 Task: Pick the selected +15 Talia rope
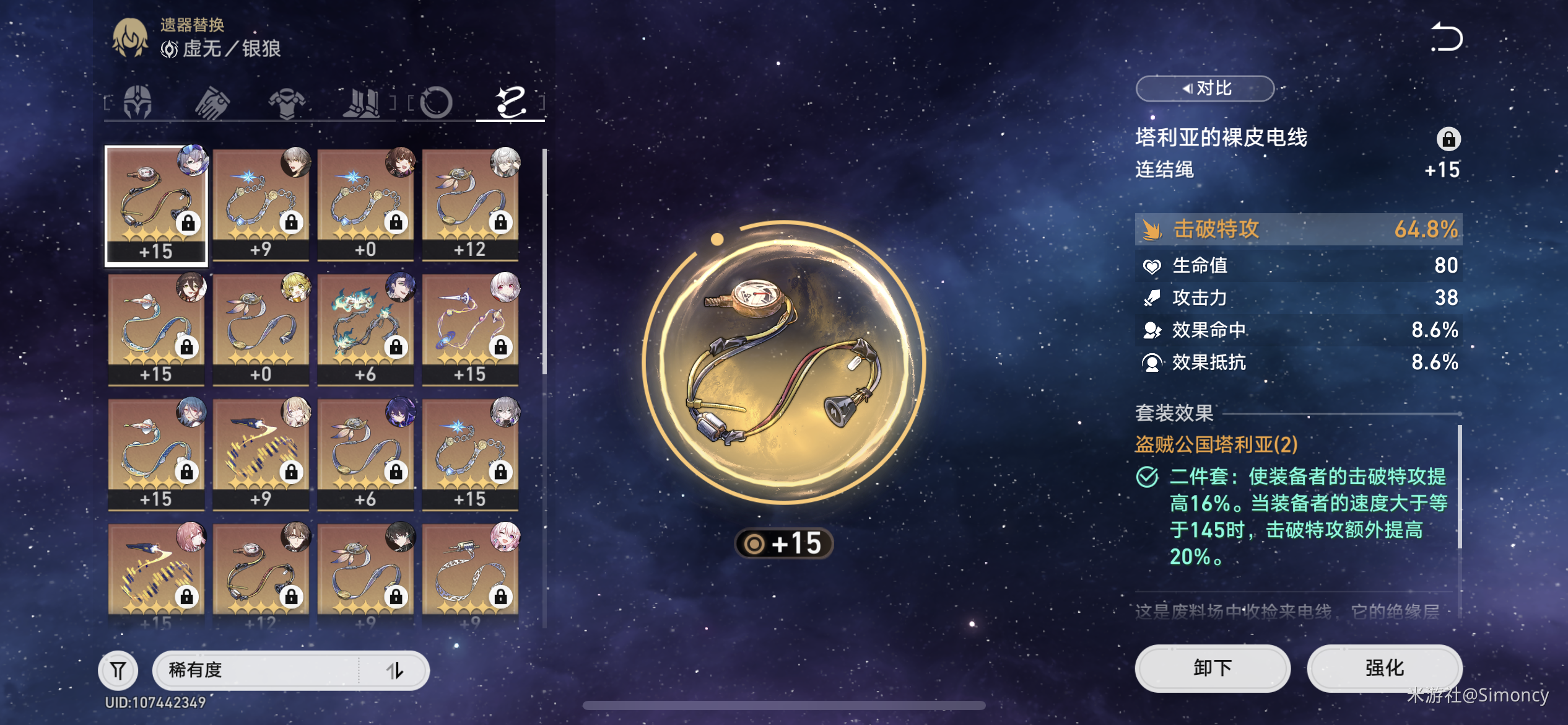[156, 206]
